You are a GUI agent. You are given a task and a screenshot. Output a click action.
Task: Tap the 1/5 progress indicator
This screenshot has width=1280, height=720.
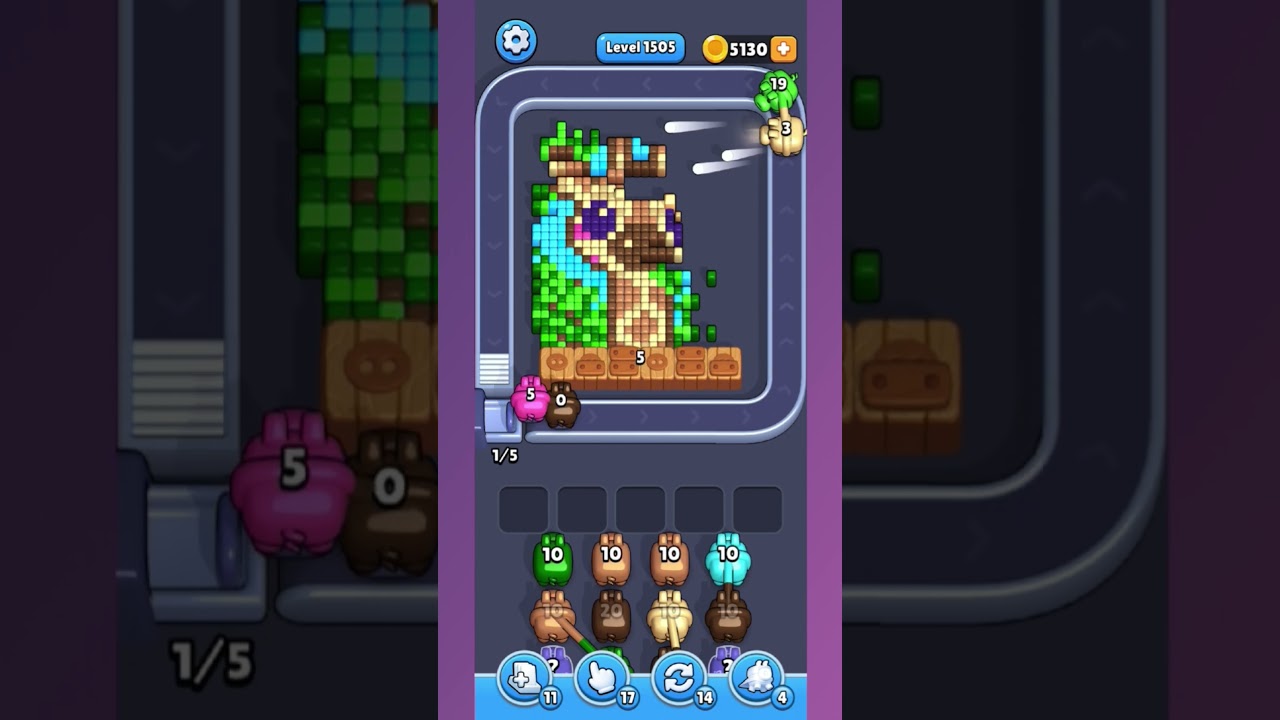click(x=503, y=455)
